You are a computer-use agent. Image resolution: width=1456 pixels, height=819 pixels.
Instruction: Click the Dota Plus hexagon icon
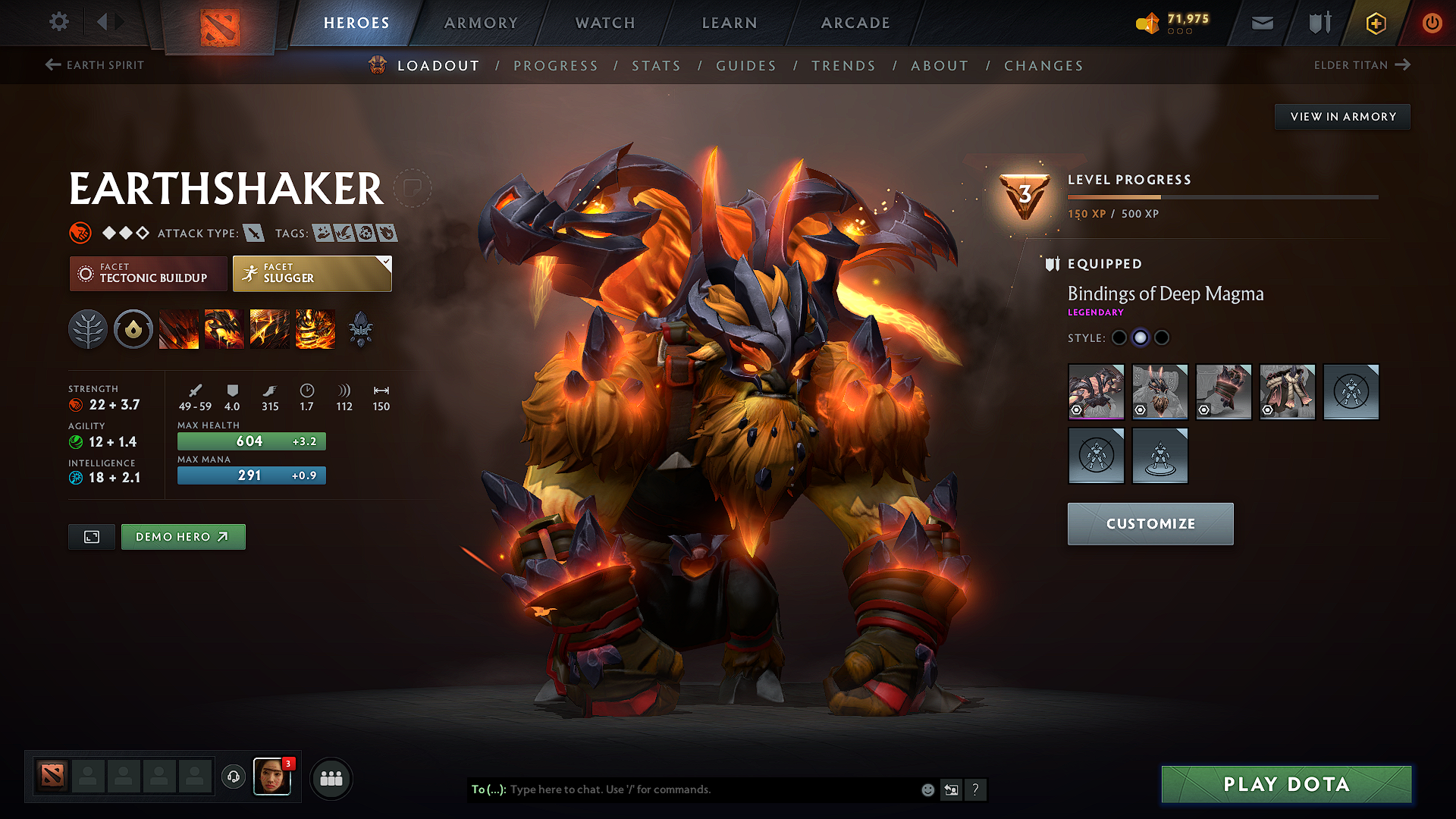click(x=1375, y=23)
